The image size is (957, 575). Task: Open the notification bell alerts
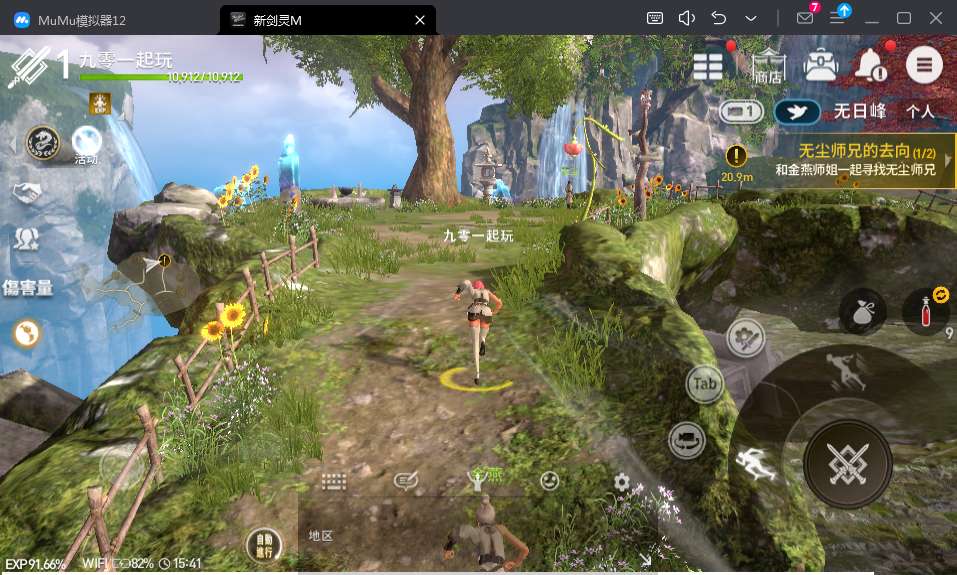[870, 66]
